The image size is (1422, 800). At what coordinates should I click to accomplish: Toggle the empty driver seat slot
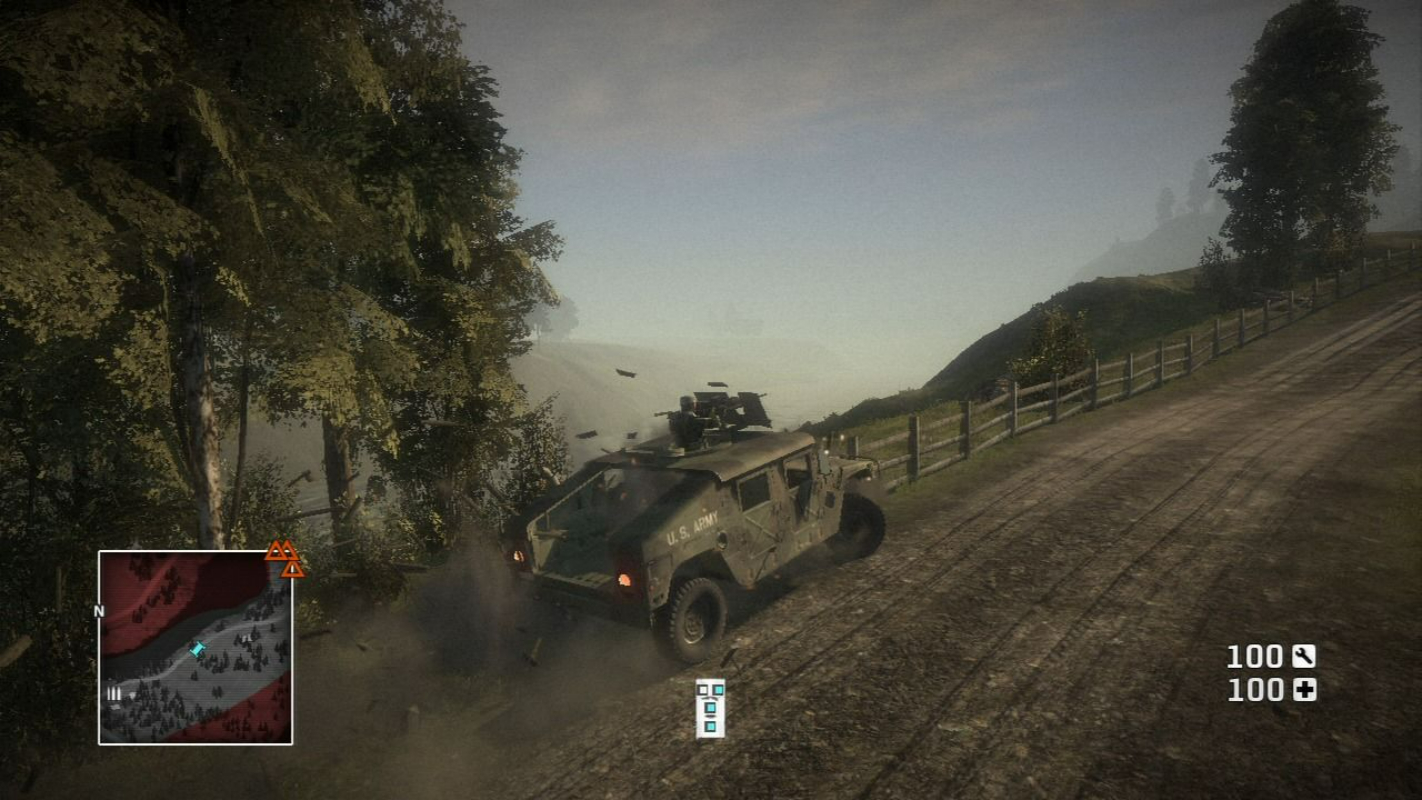[703, 690]
